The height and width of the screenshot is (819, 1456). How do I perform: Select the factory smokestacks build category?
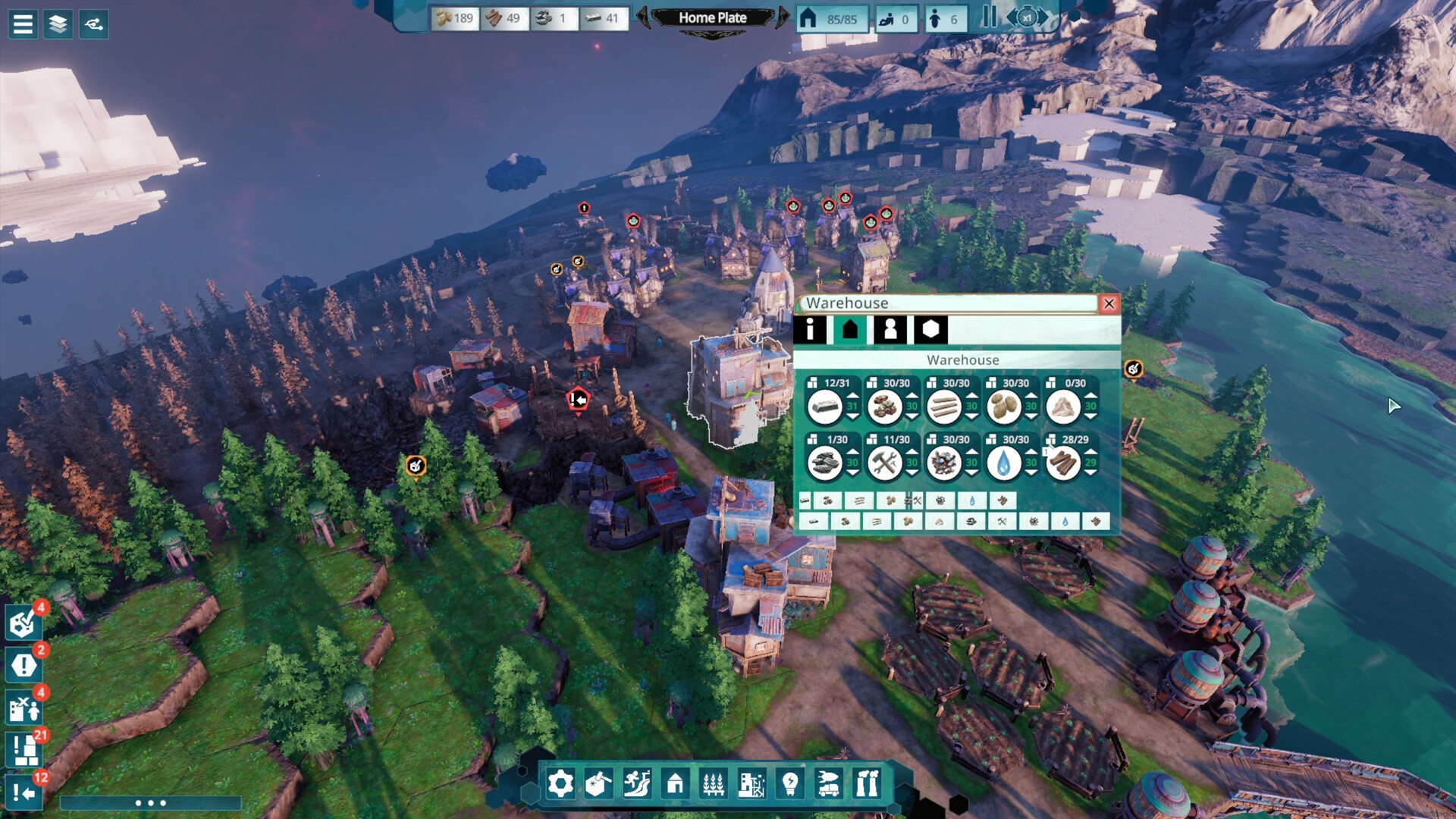pos(867,783)
